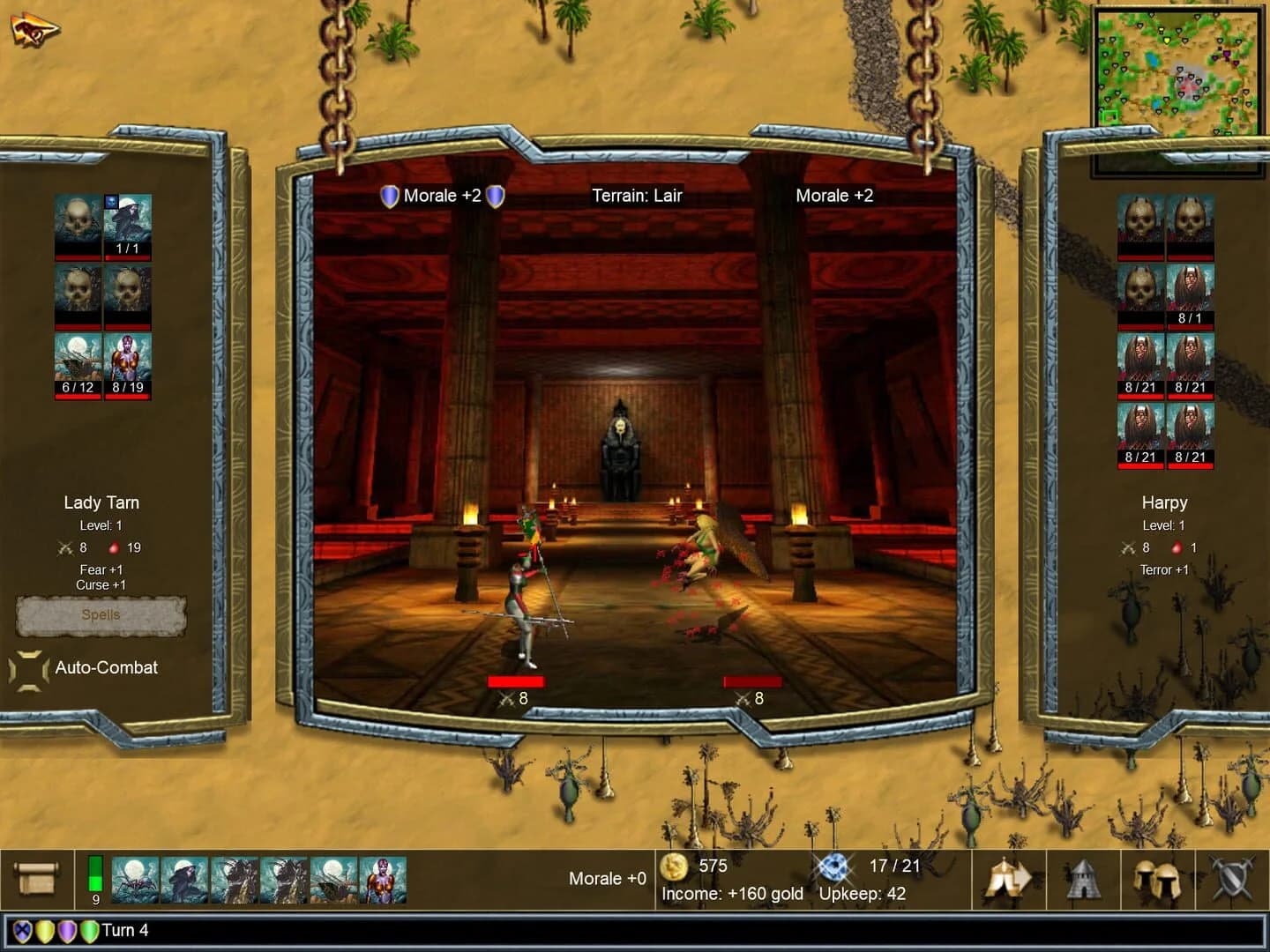Click the gold coin income icon
The image size is (1270, 952).
[x=675, y=867]
